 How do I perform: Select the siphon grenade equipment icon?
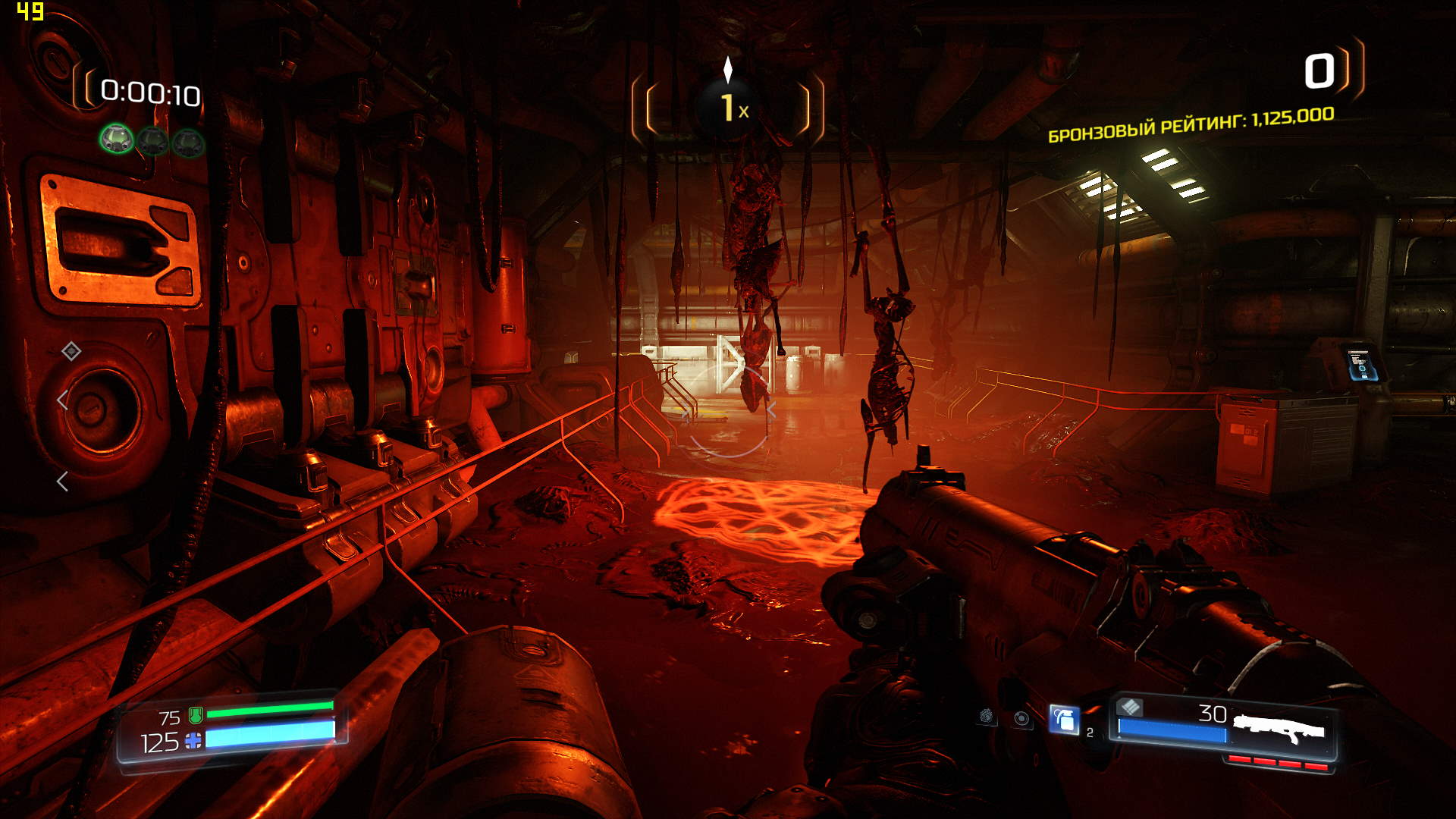coord(986,716)
